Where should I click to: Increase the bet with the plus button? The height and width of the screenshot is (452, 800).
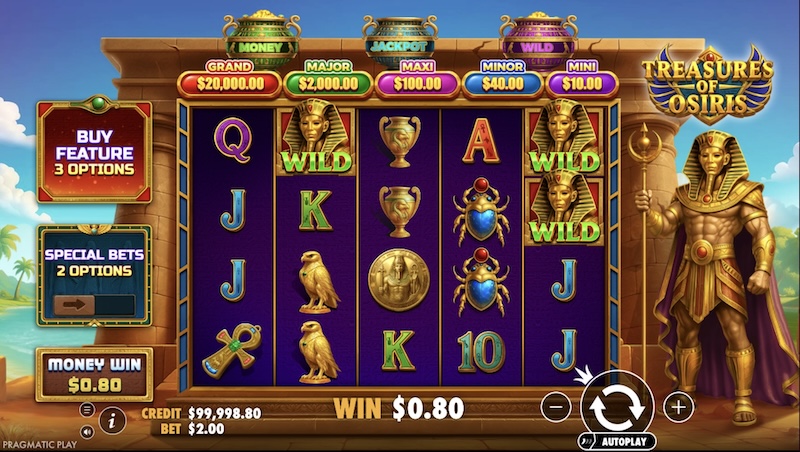[678, 407]
